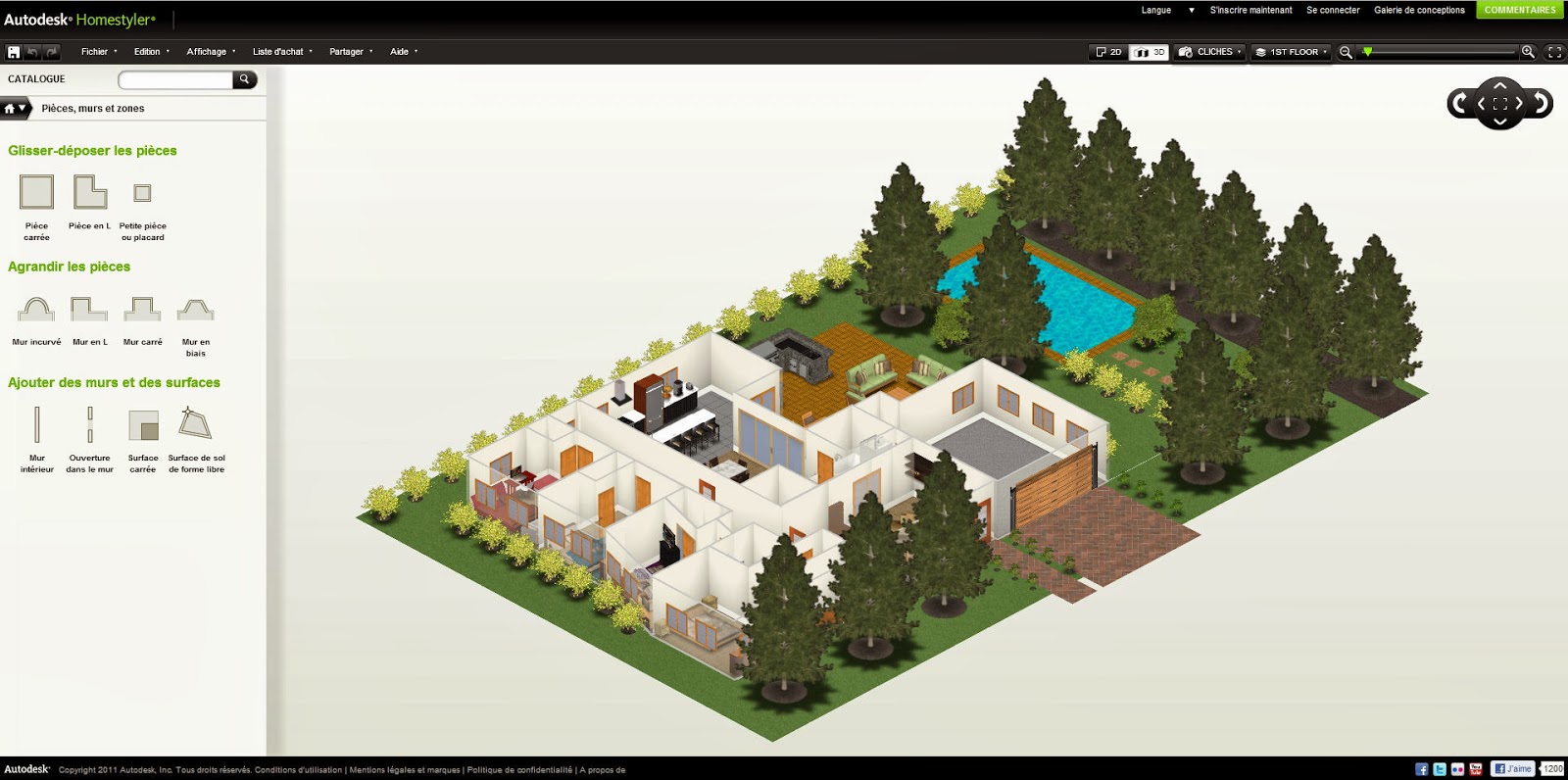Open the Affichage menu
This screenshot has width=1568, height=780.
point(207,51)
